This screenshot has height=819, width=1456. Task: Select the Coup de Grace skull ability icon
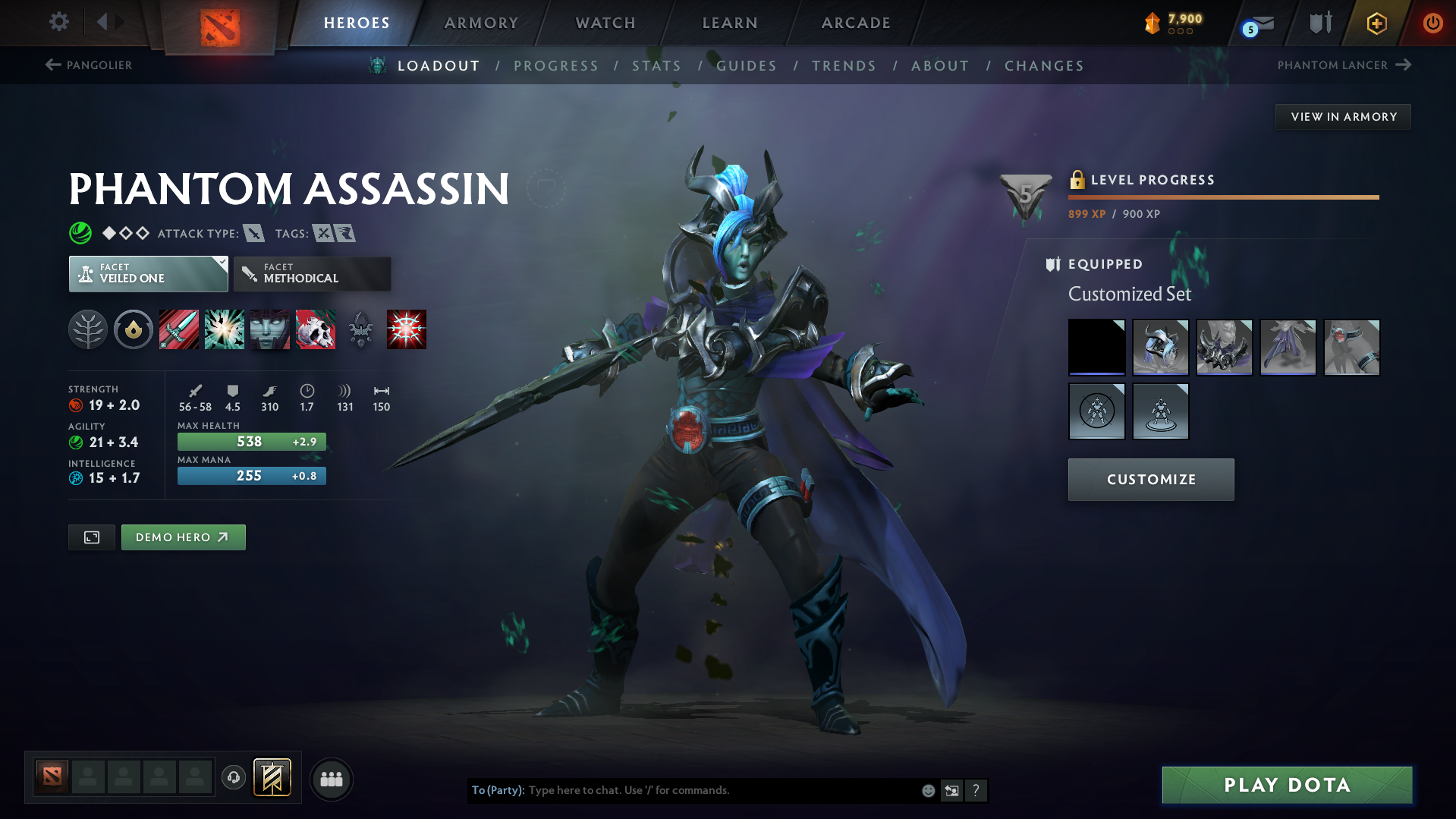pyautogui.click(x=316, y=329)
